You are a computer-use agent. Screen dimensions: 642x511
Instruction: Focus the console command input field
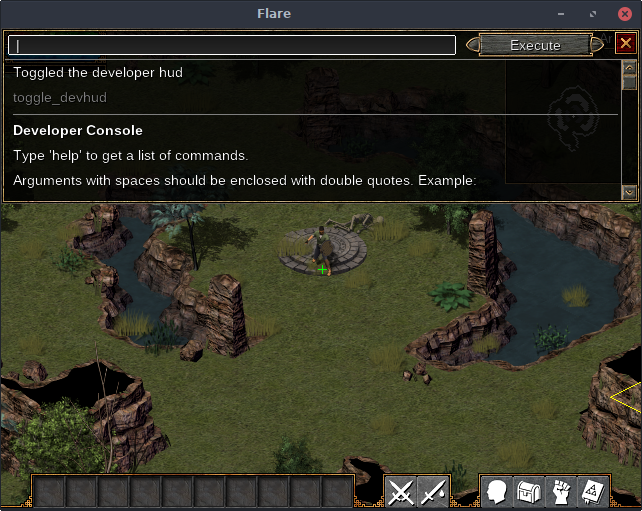(x=232, y=45)
